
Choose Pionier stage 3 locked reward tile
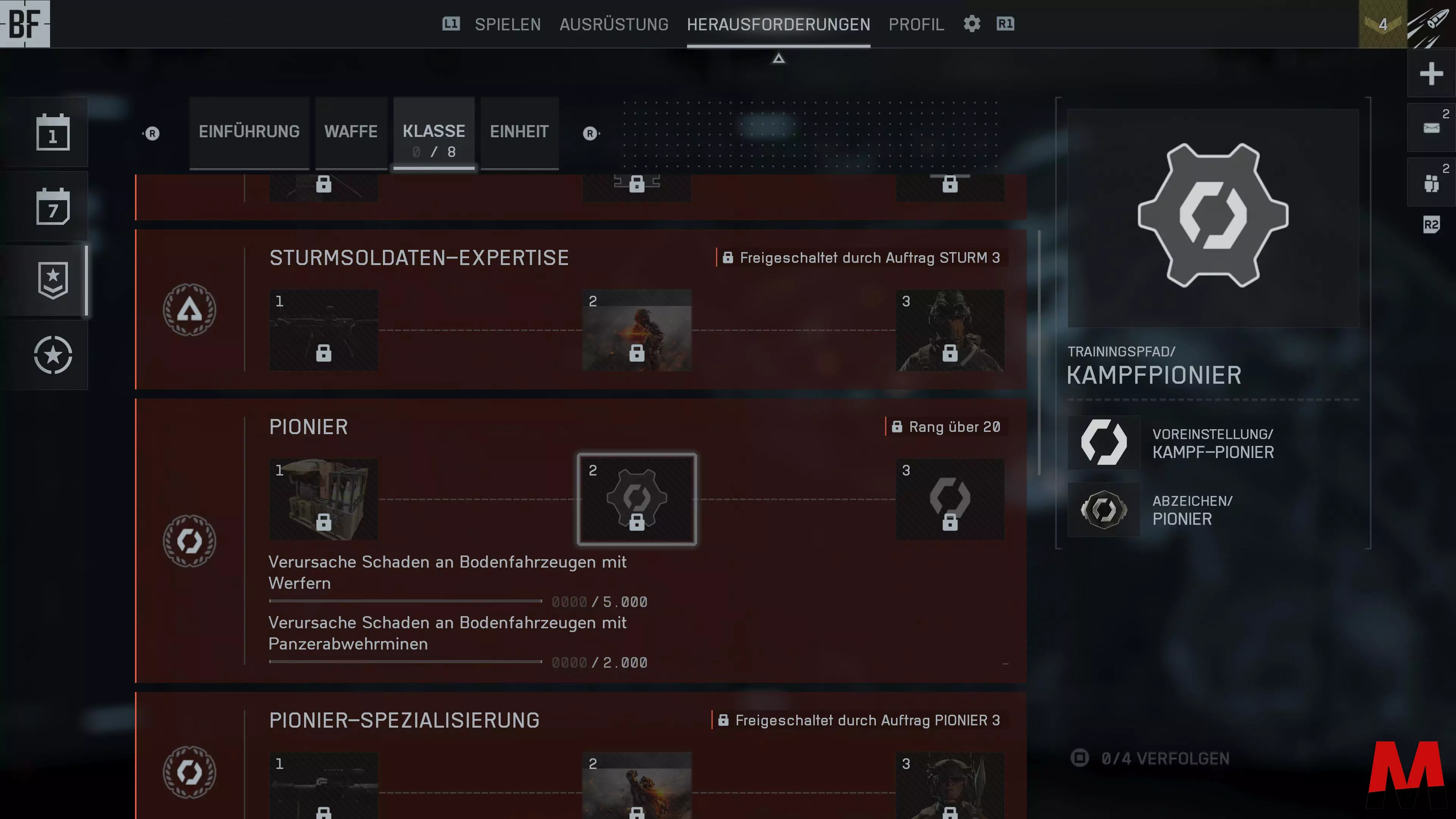pyautogui.click(x=949, y=499)
